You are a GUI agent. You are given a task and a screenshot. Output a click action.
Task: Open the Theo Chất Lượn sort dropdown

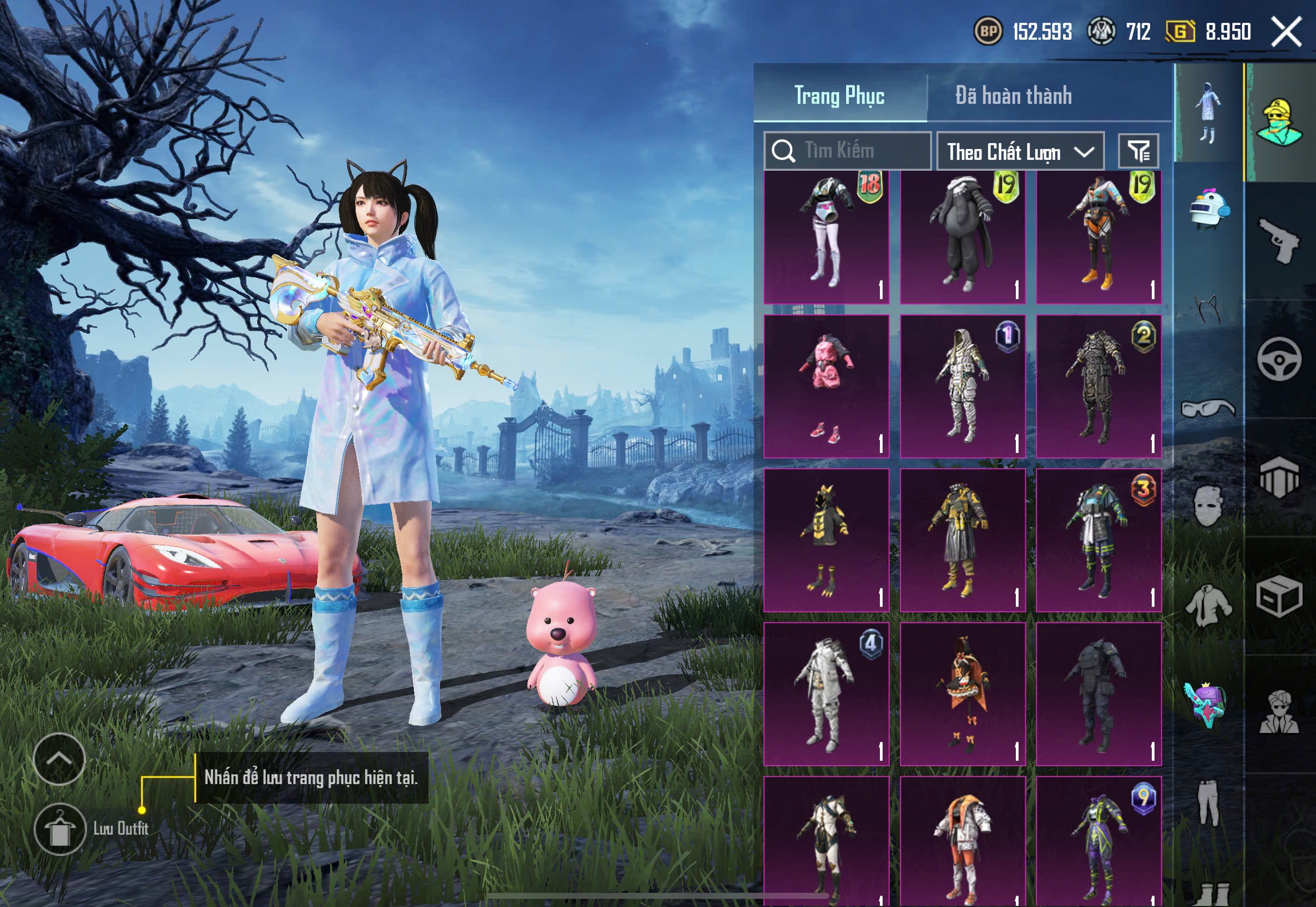(1020, 151)
